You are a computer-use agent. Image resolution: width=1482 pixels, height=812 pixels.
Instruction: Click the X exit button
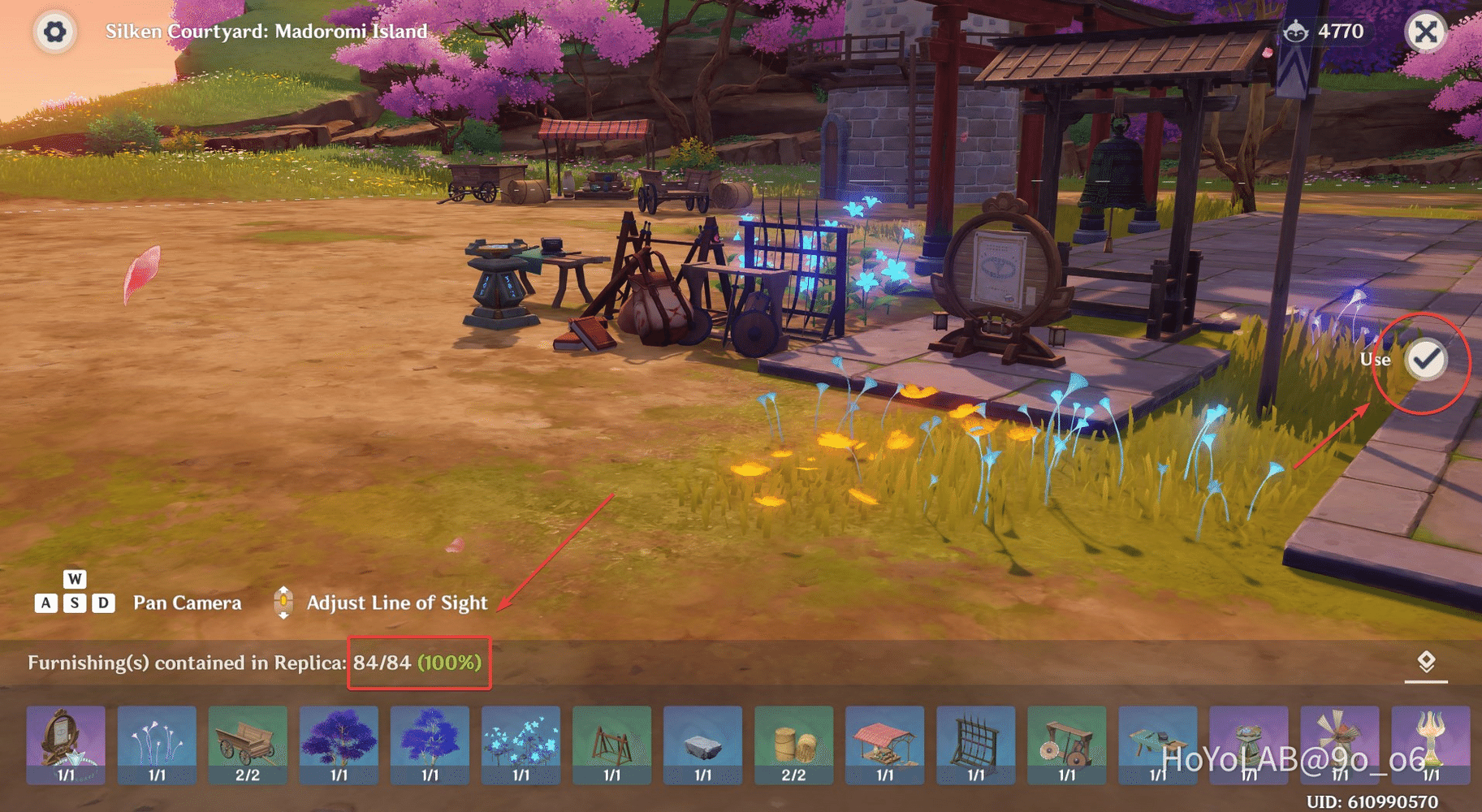coord(1424,32)
